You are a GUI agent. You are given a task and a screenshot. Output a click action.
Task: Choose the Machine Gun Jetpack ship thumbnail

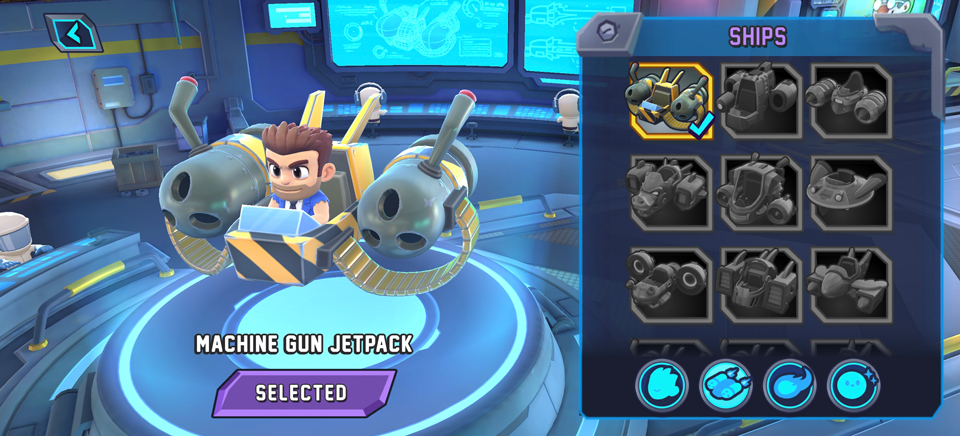click(x=671, y=100)
